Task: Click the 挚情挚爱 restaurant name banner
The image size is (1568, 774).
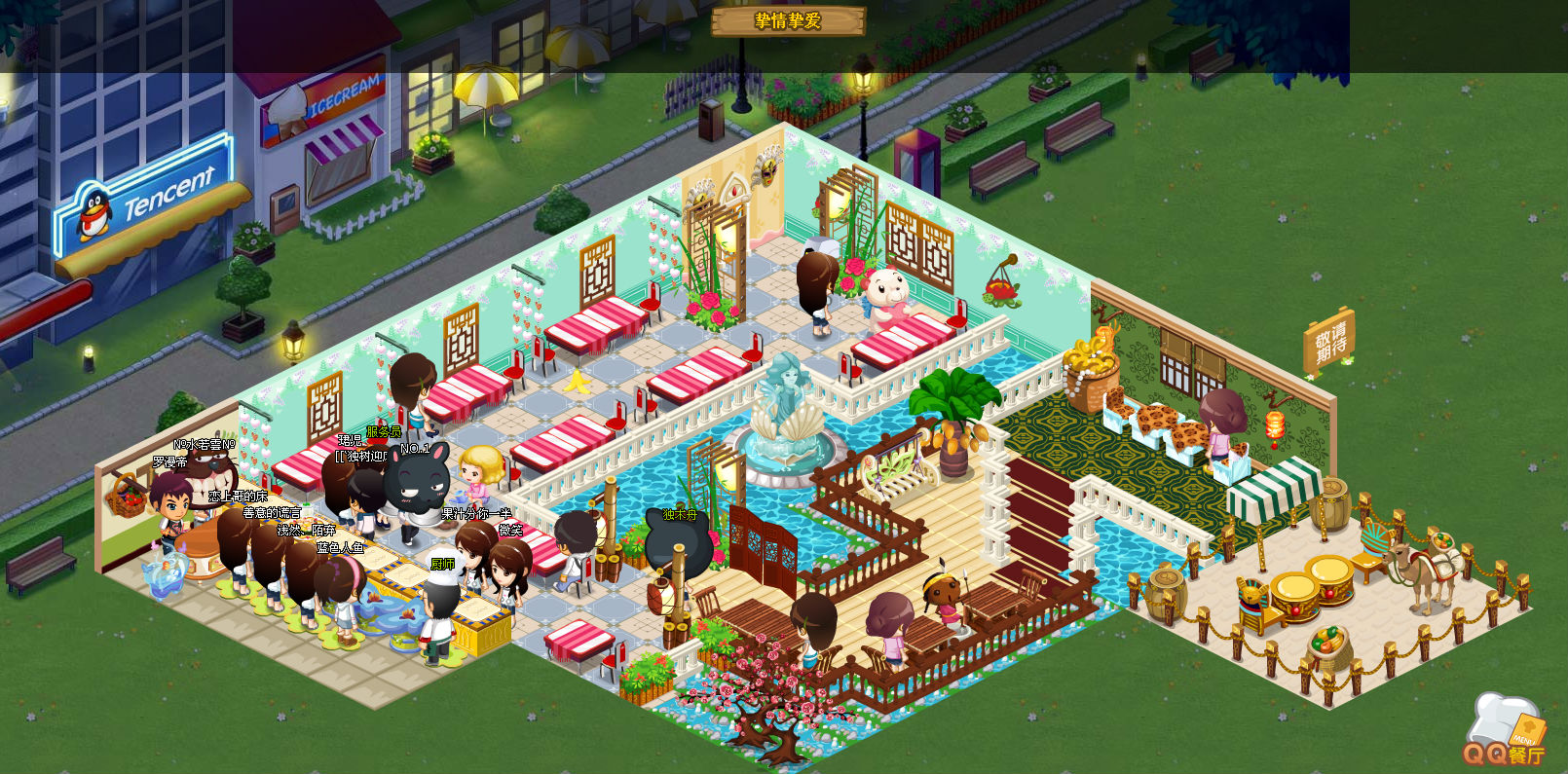Action: [x=788, y=20]
